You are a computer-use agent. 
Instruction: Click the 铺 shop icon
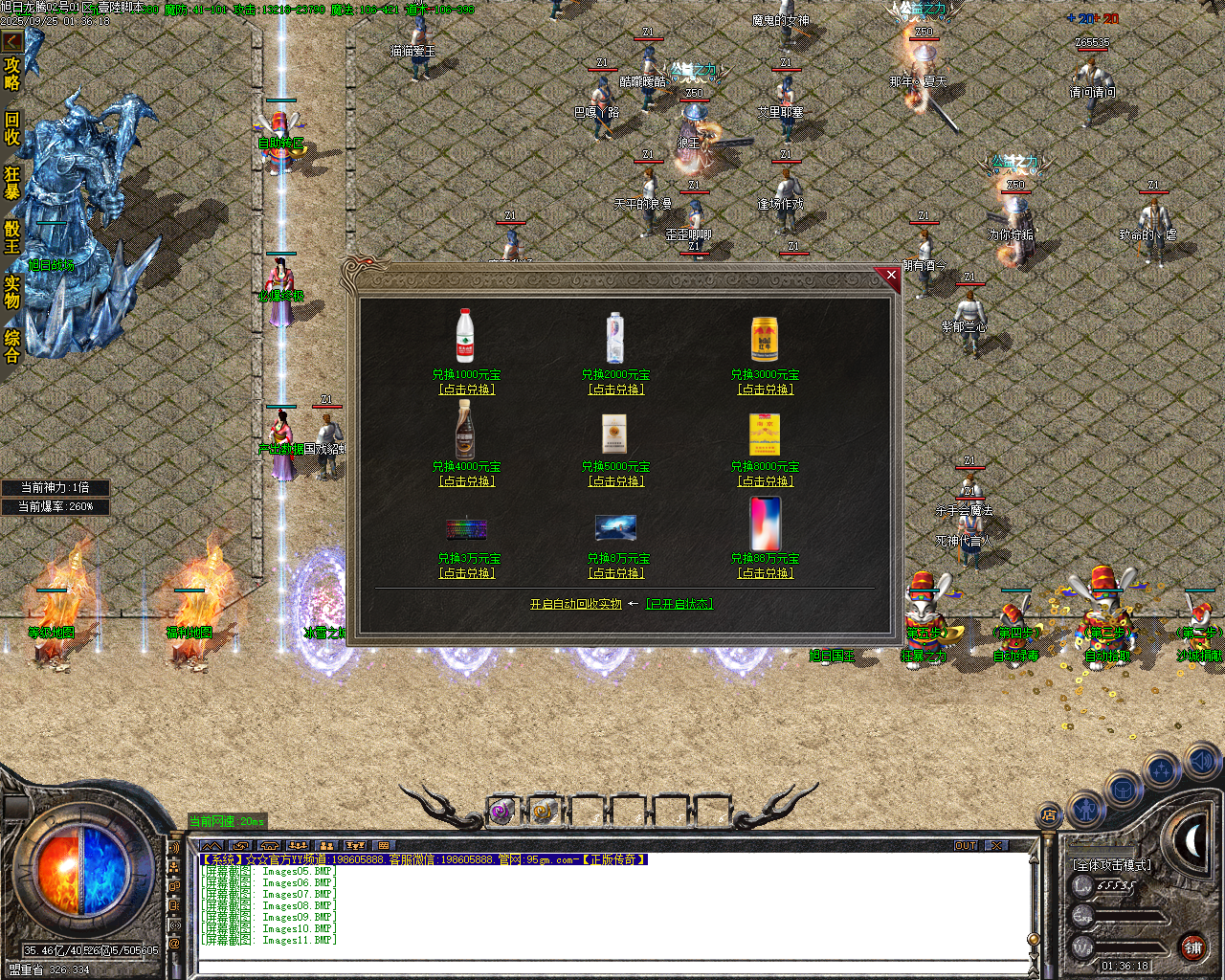click(x=1192, y=947)
